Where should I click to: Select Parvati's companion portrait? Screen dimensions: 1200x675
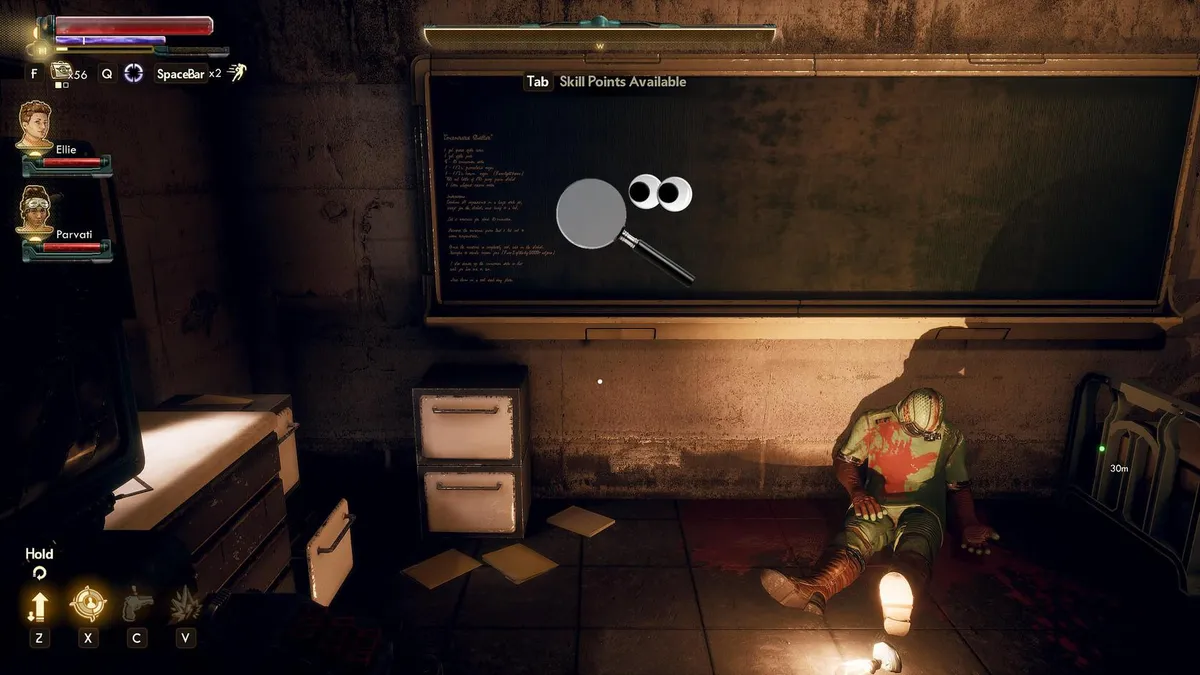point(36,213)
